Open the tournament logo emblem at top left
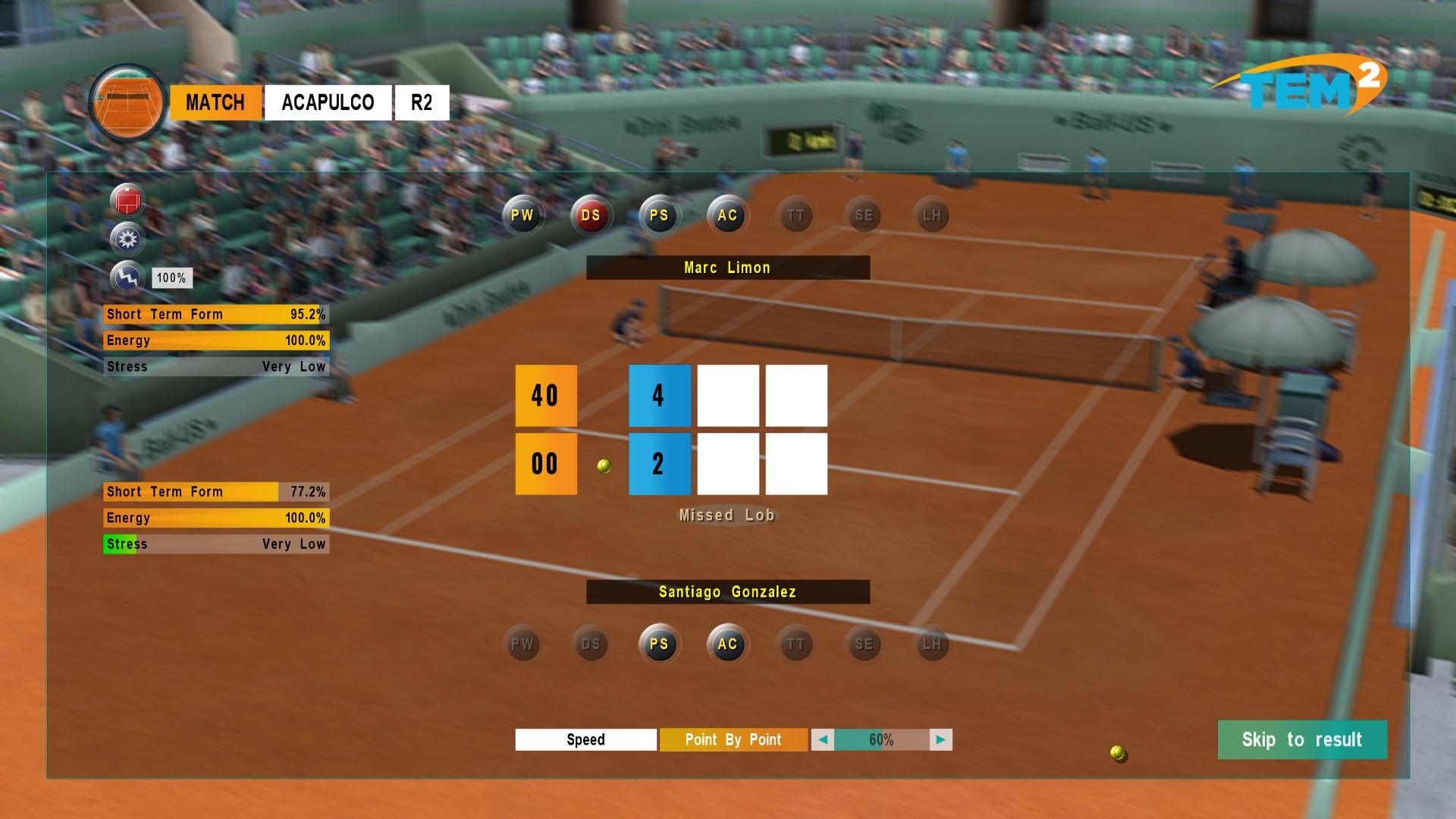Viewport: 1456px width, 819px height. point(127,102)
